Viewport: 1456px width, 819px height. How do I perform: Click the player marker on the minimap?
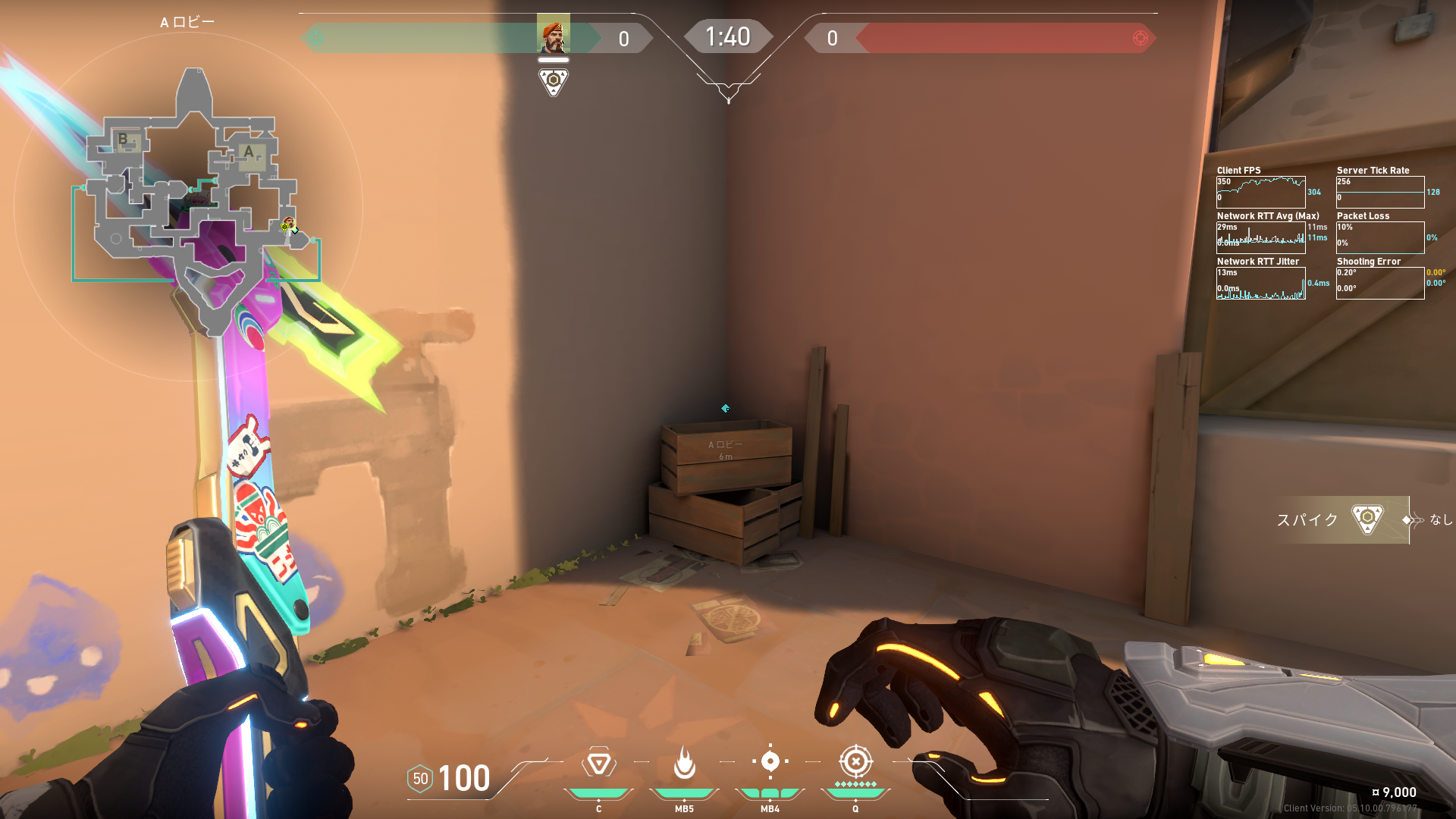point(288,224)
